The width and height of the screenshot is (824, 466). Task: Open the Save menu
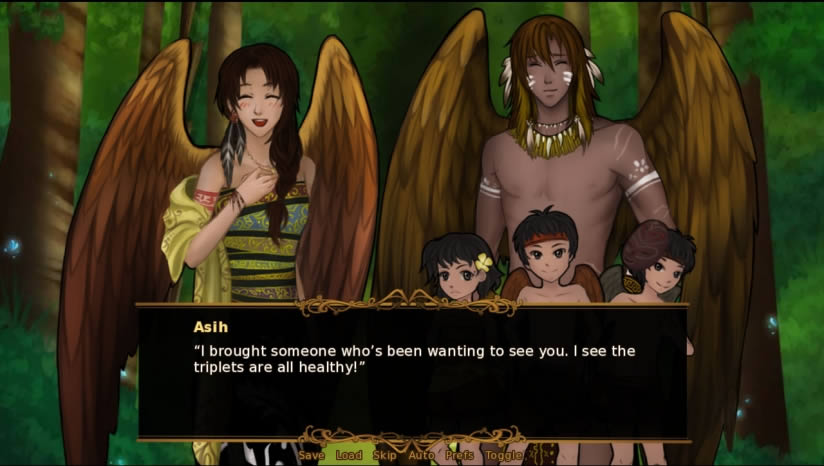311,456
